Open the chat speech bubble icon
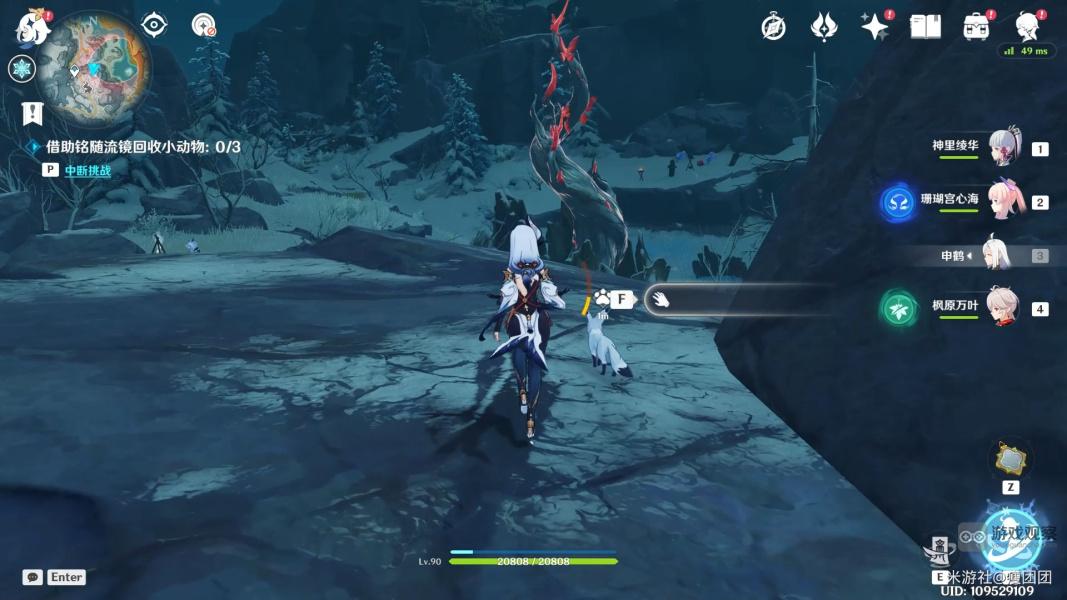 click(32, 577)
